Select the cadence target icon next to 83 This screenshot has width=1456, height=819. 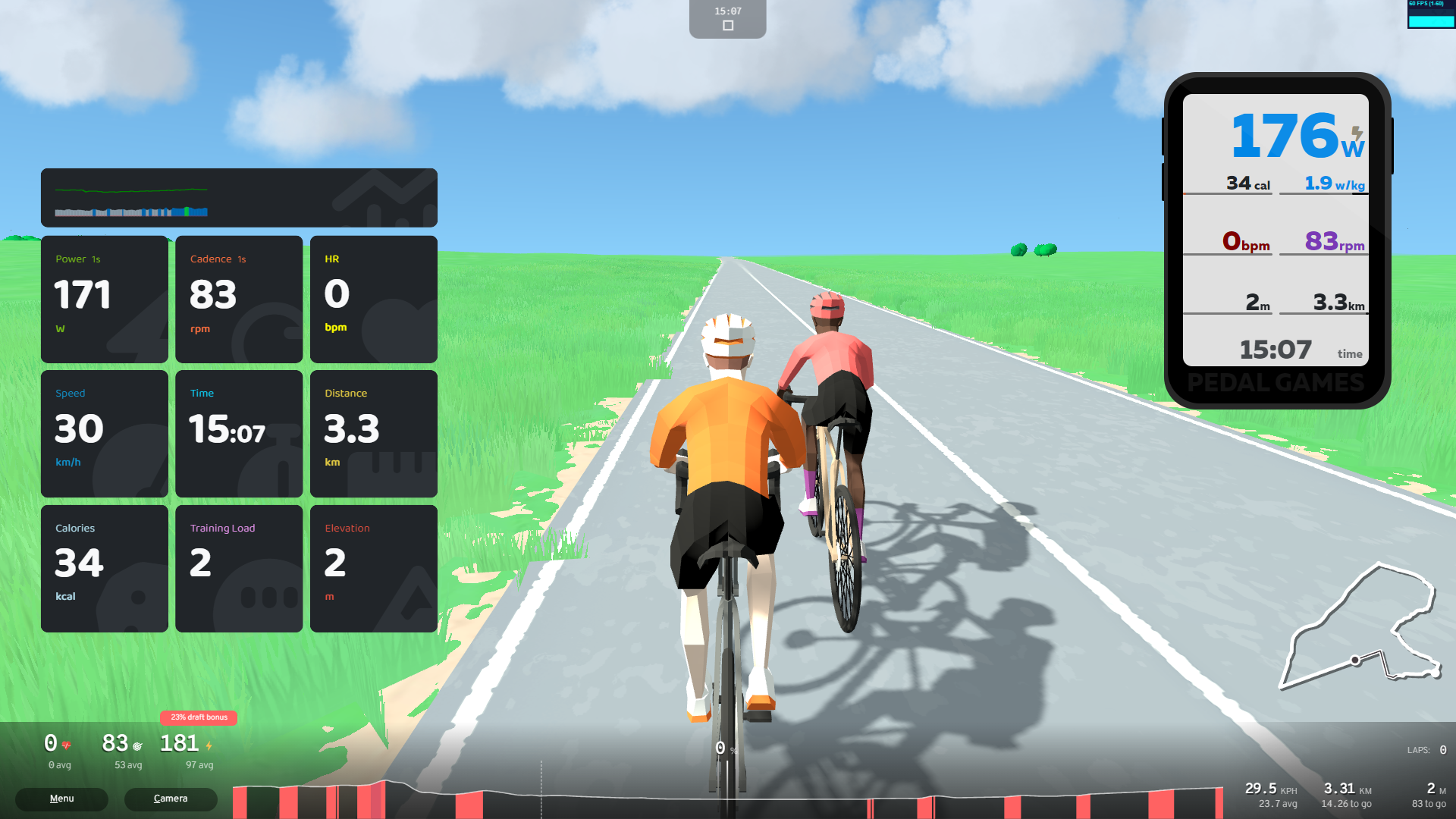point(137,745)
